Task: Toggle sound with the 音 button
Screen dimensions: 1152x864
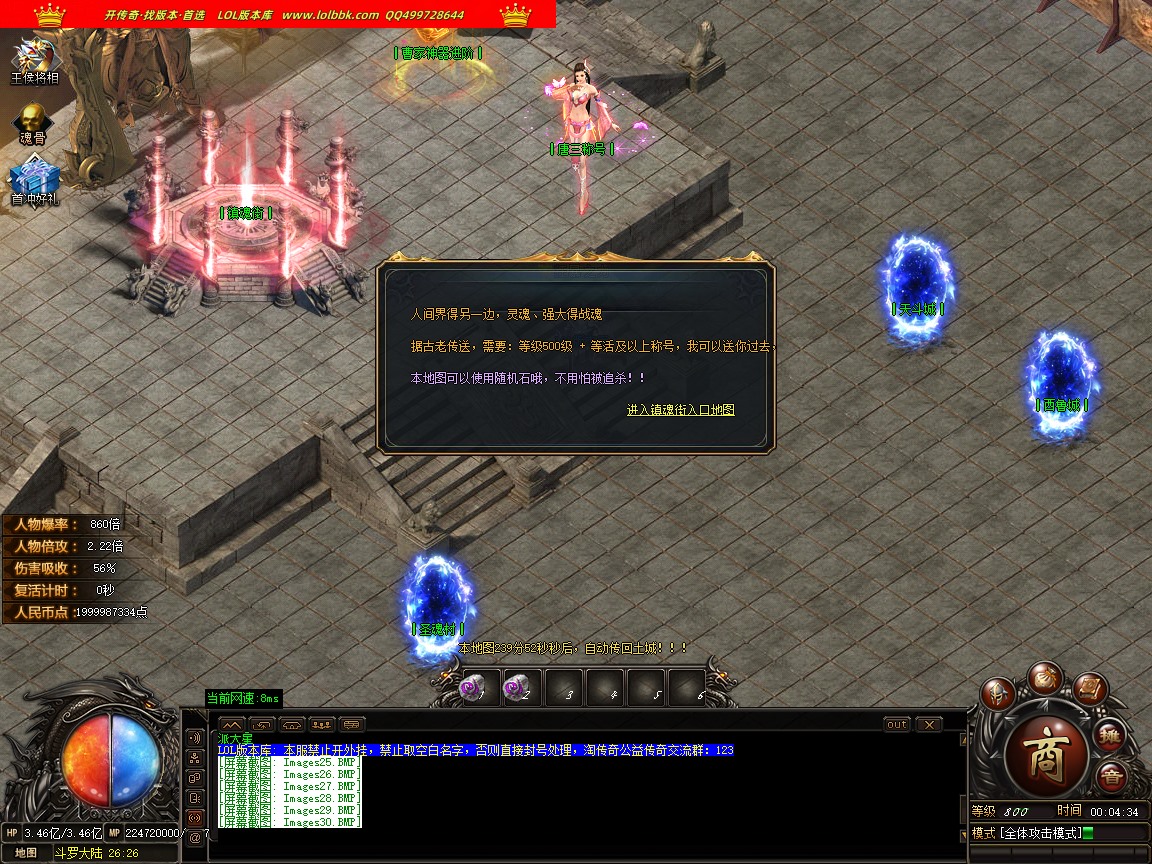Action: (1110, 777)
